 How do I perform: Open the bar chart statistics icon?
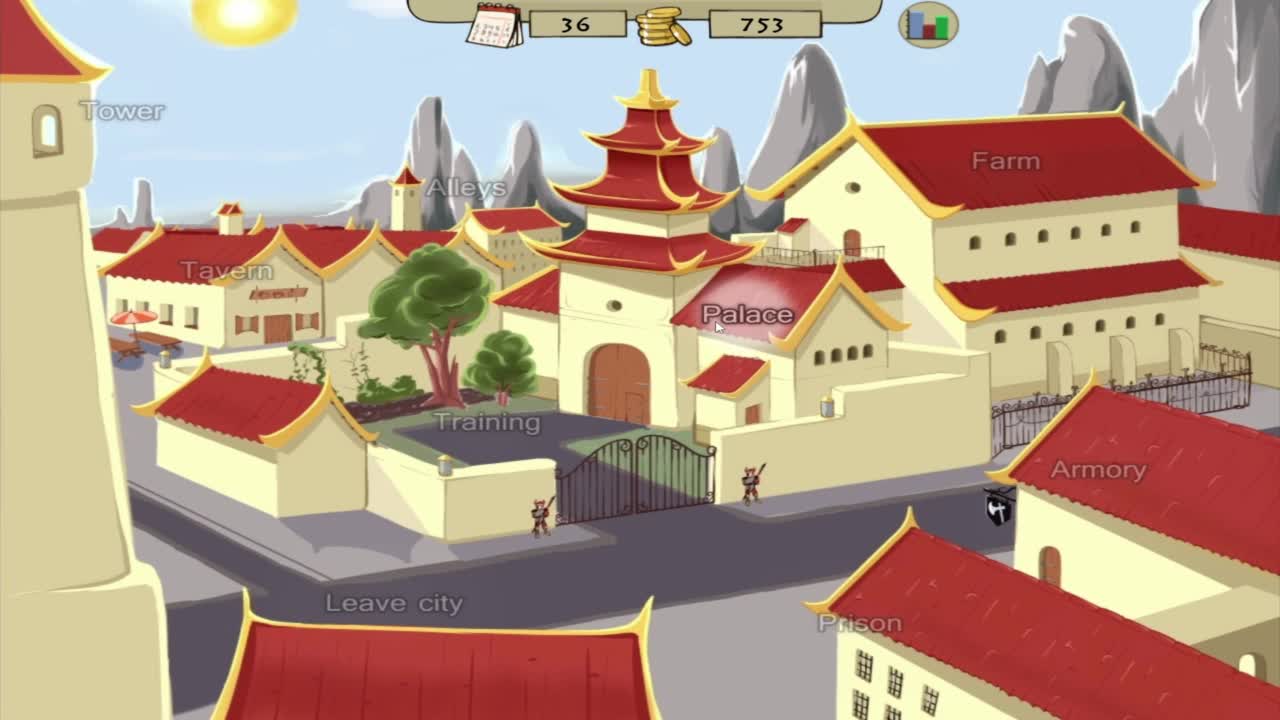(929, 24)
